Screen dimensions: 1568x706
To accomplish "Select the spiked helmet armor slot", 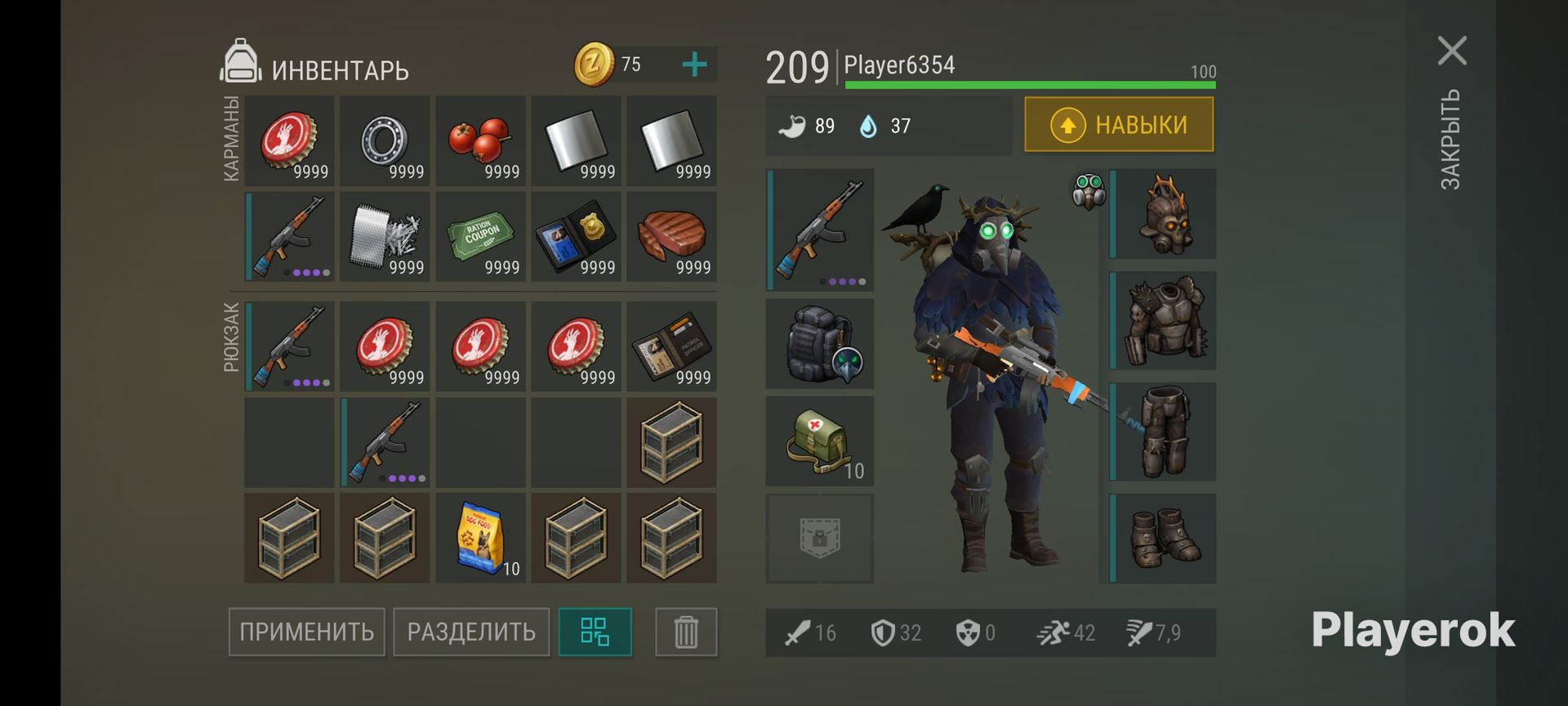I will click(x=1164, y=214).
